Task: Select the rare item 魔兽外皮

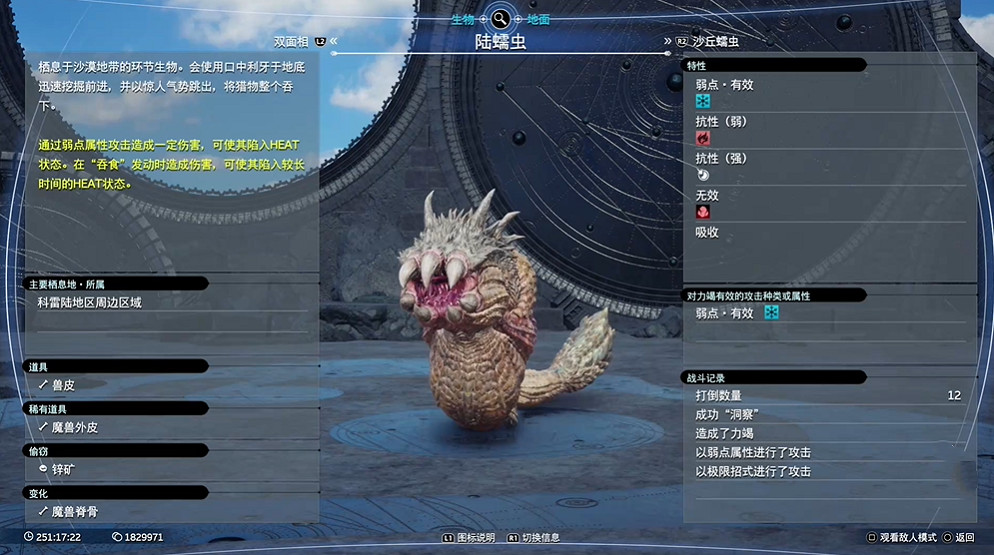Action: click(75, 427)
